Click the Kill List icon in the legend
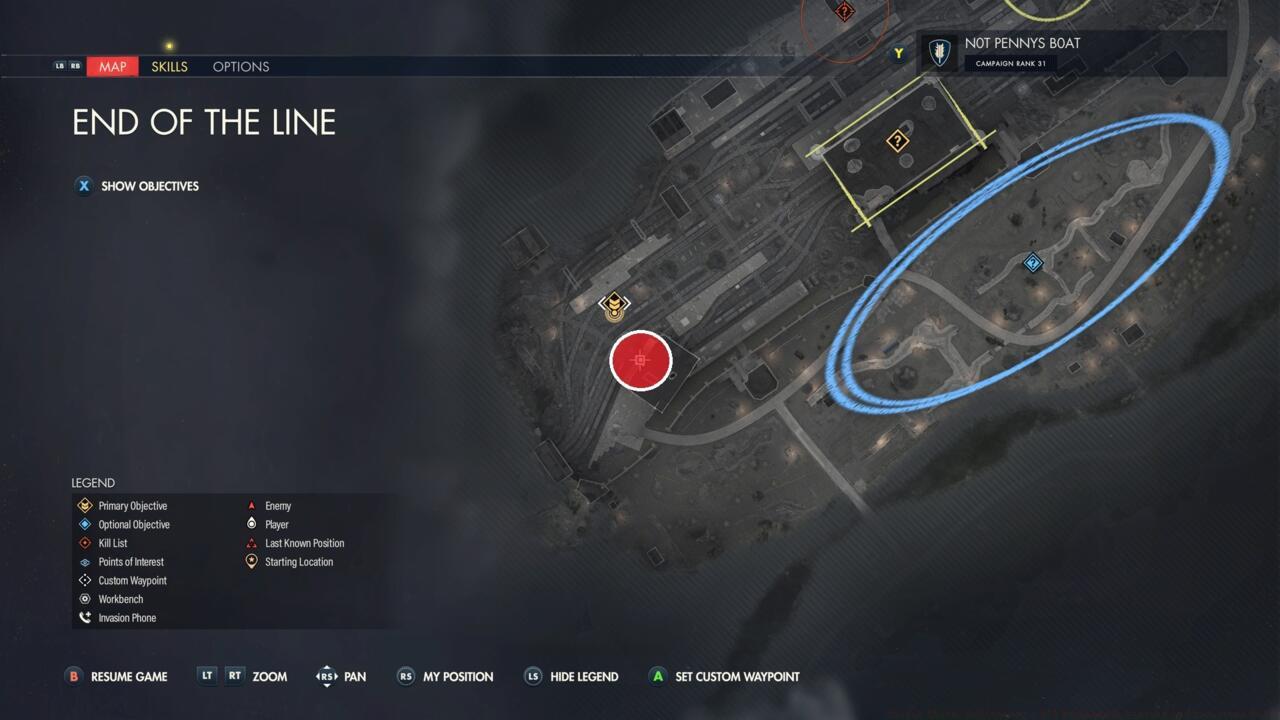1280x720 pixels. 85,543
